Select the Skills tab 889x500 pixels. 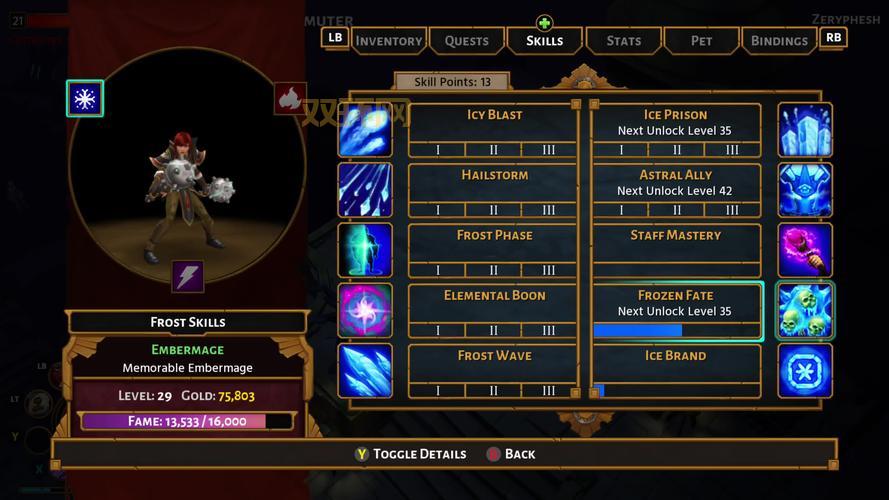(544, 41)
